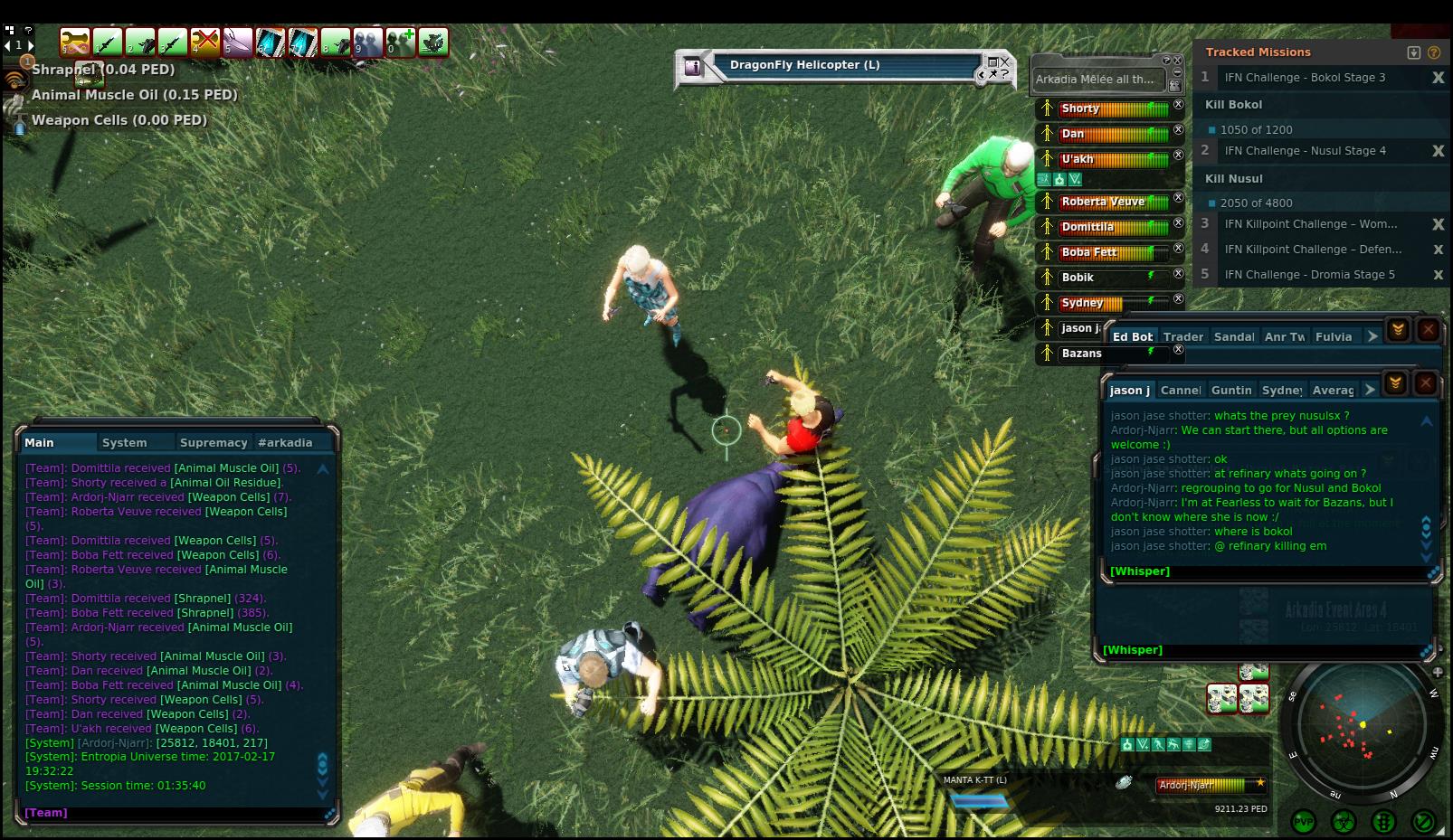Use the pink blade hotbar slot

pos(238,42)
